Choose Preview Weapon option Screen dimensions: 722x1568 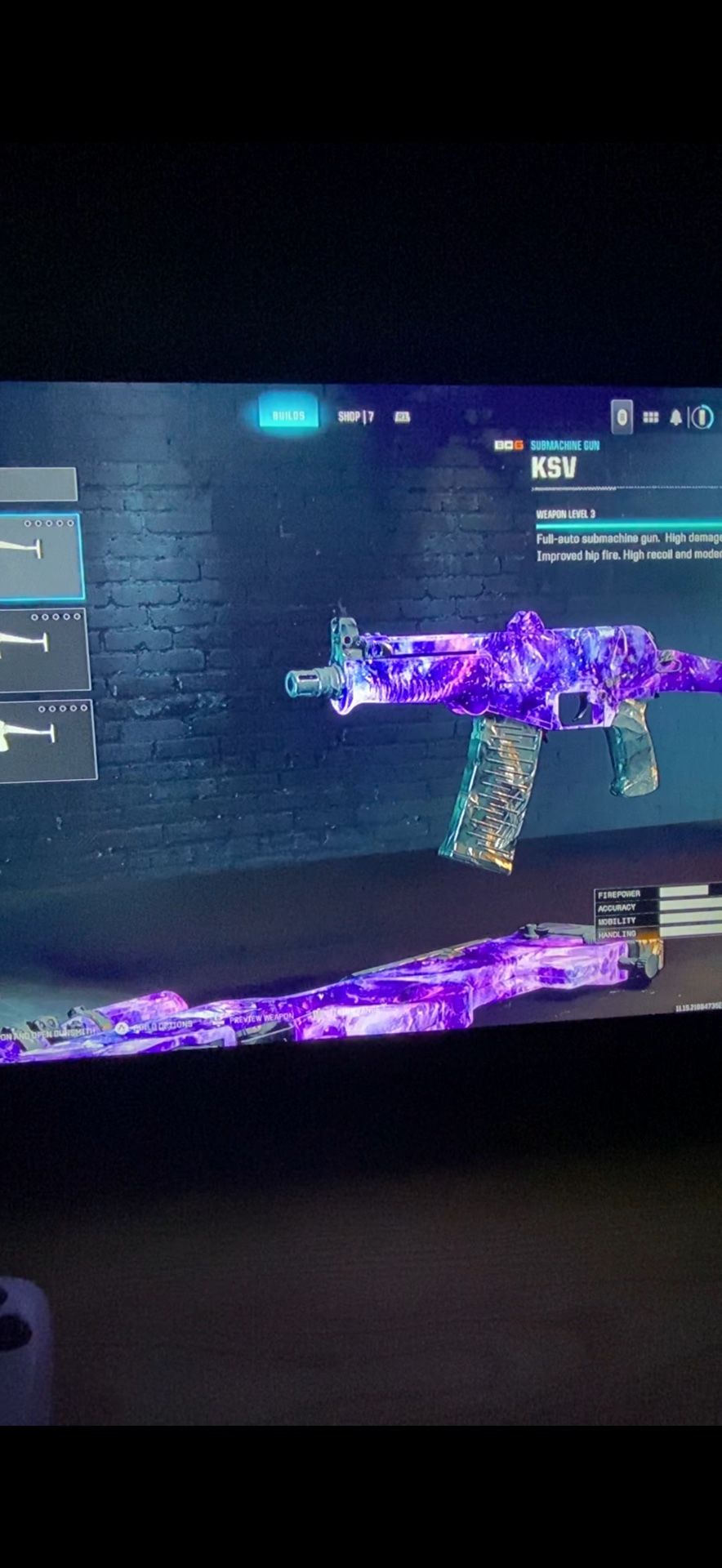tap(260, 1018)
